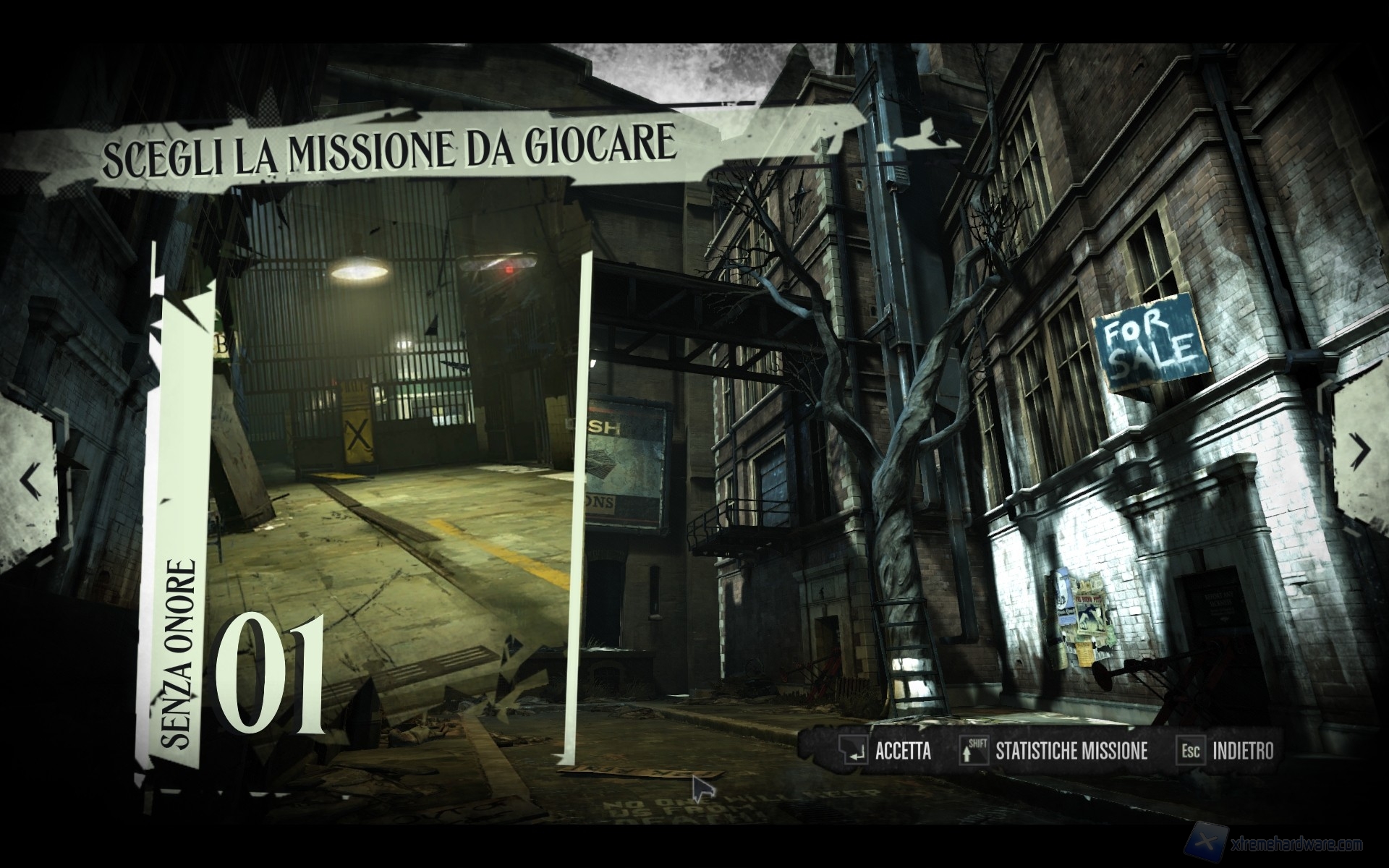1389x868 pixels.
Task: Select the Senza Onore mission 01 card
Action: pos(362,506)
